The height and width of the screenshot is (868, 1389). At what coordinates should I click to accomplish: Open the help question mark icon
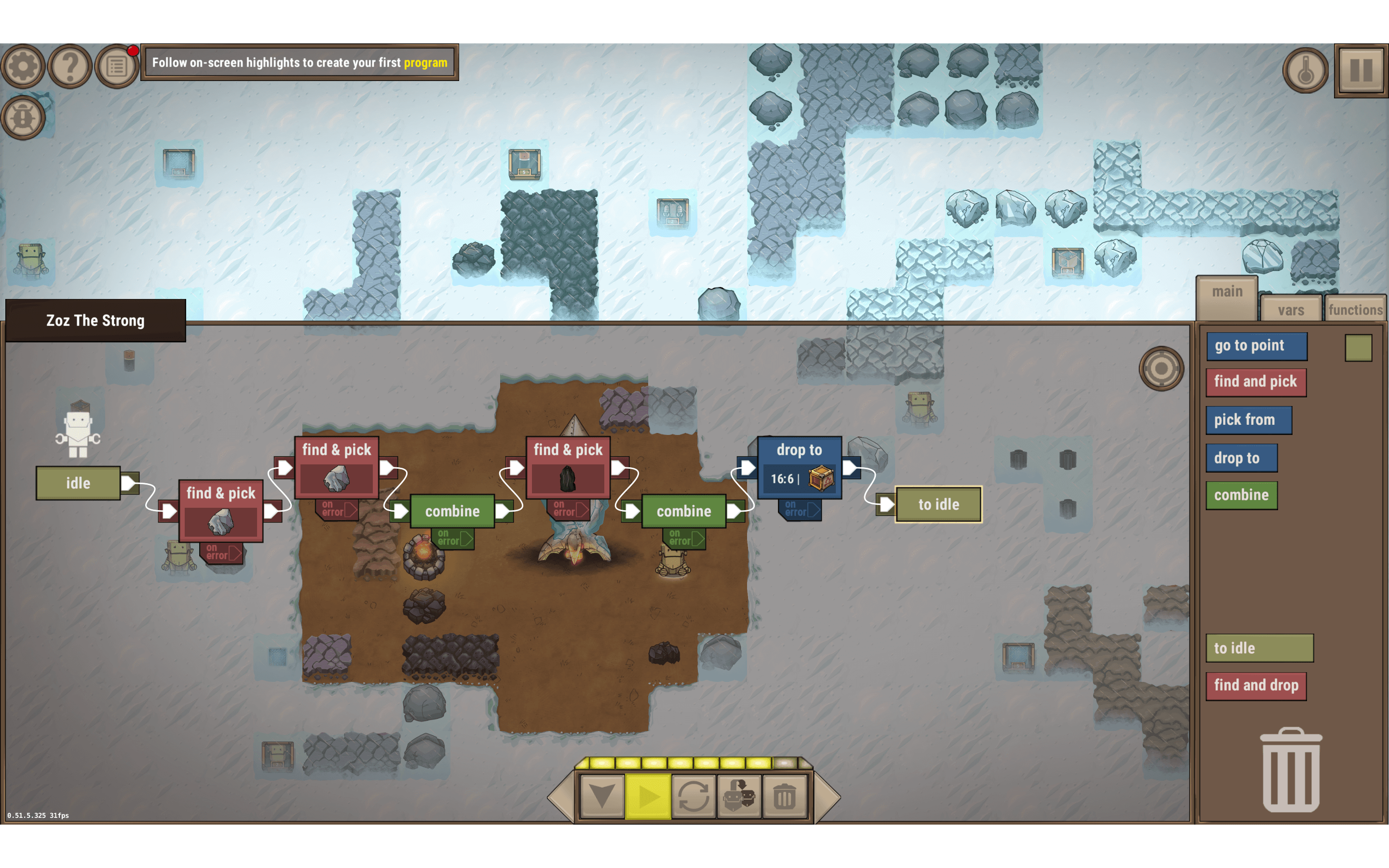pos(69,65)
